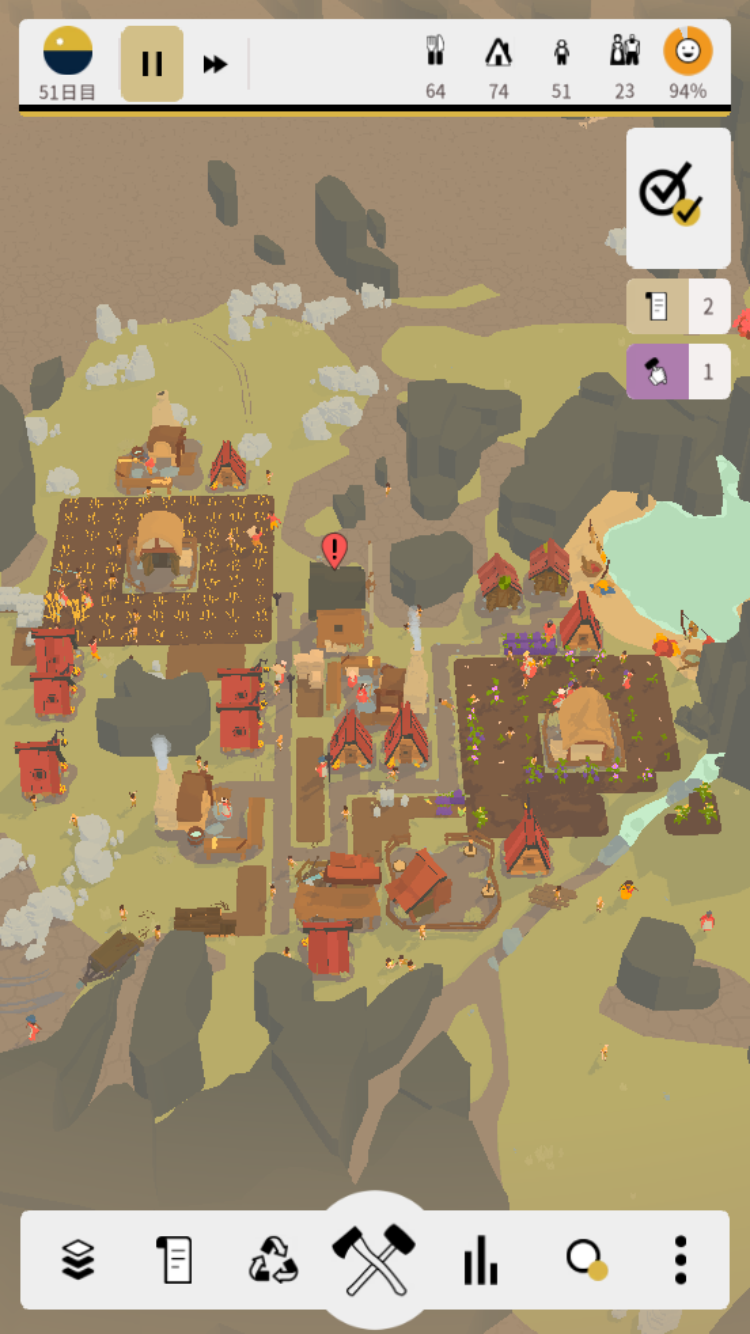
Task: Click the day-night cycle indicator
Action: [68, 53]
